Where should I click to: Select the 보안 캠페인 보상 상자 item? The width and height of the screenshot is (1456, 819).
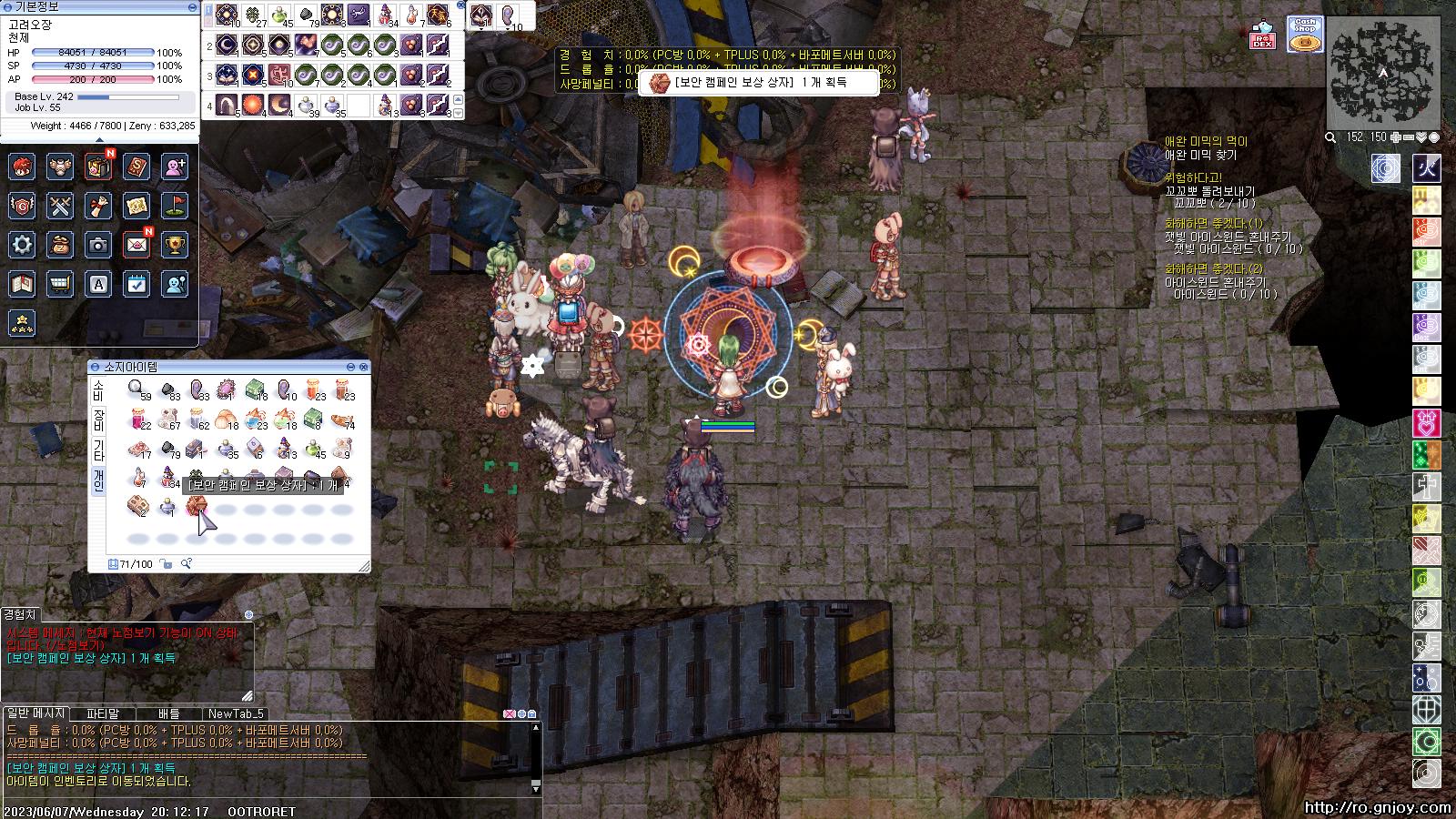195,506
